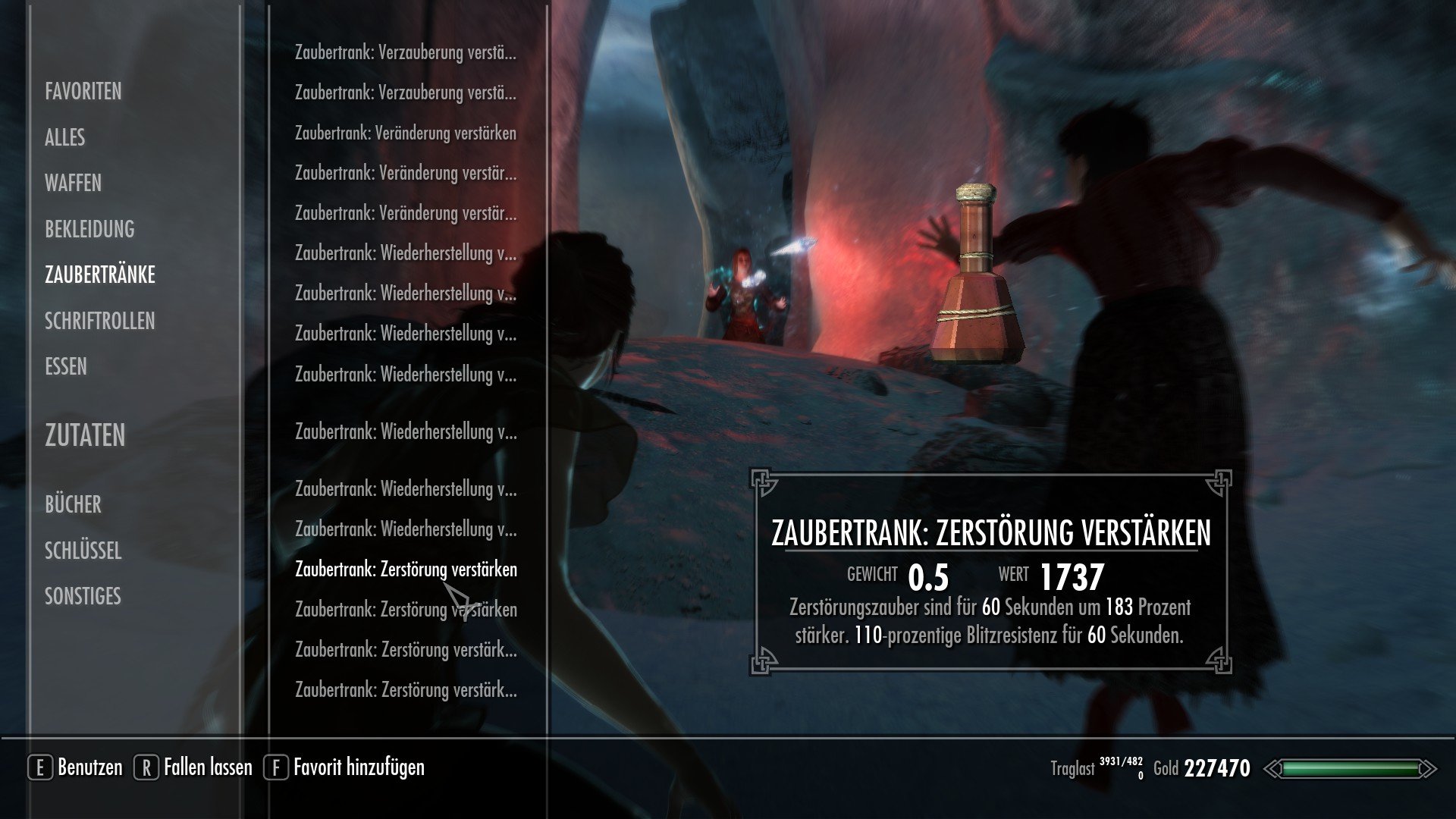1456x819 pixels.
Task: Select the Sonstiges category
Action: pos(83,597)
